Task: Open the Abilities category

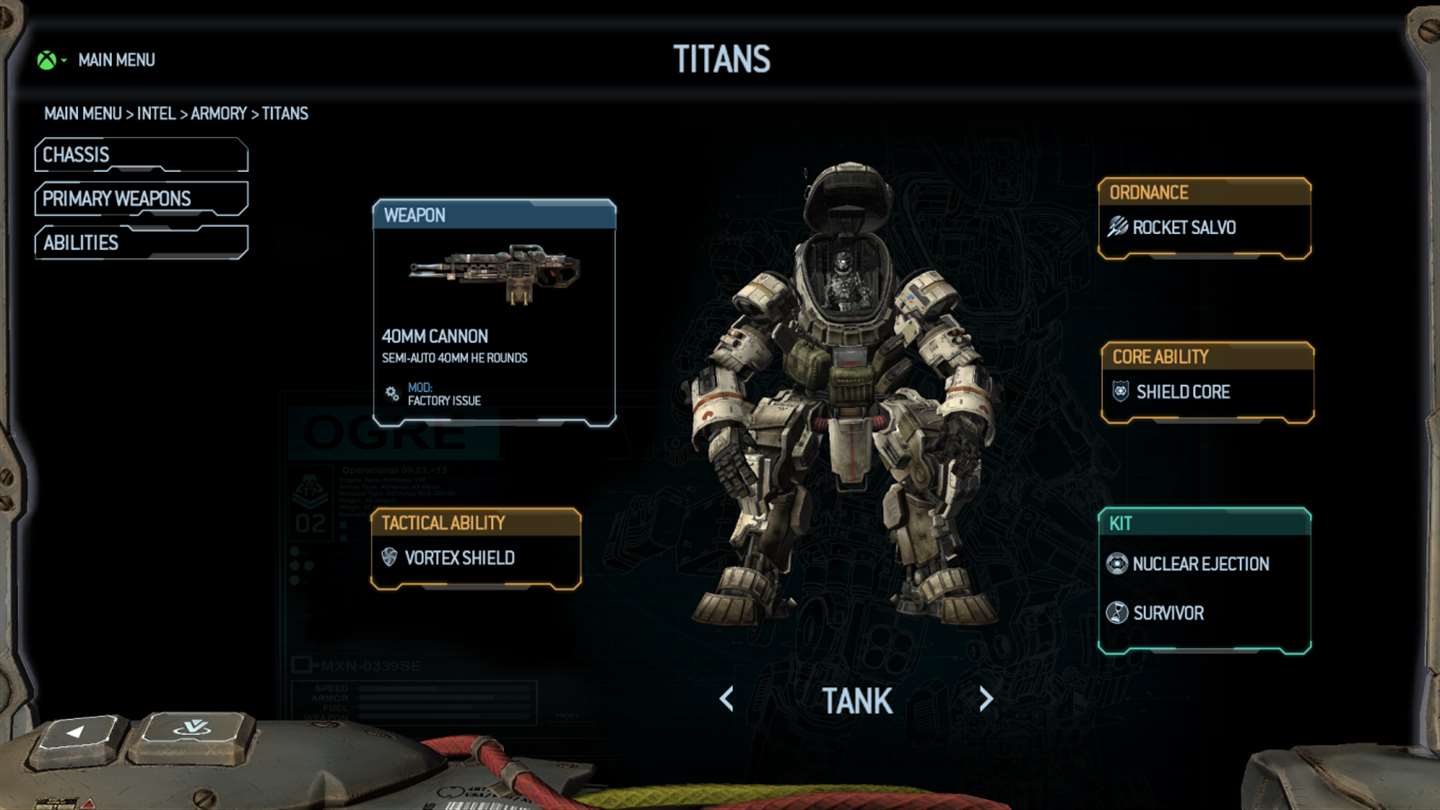Action: point(140,243)
